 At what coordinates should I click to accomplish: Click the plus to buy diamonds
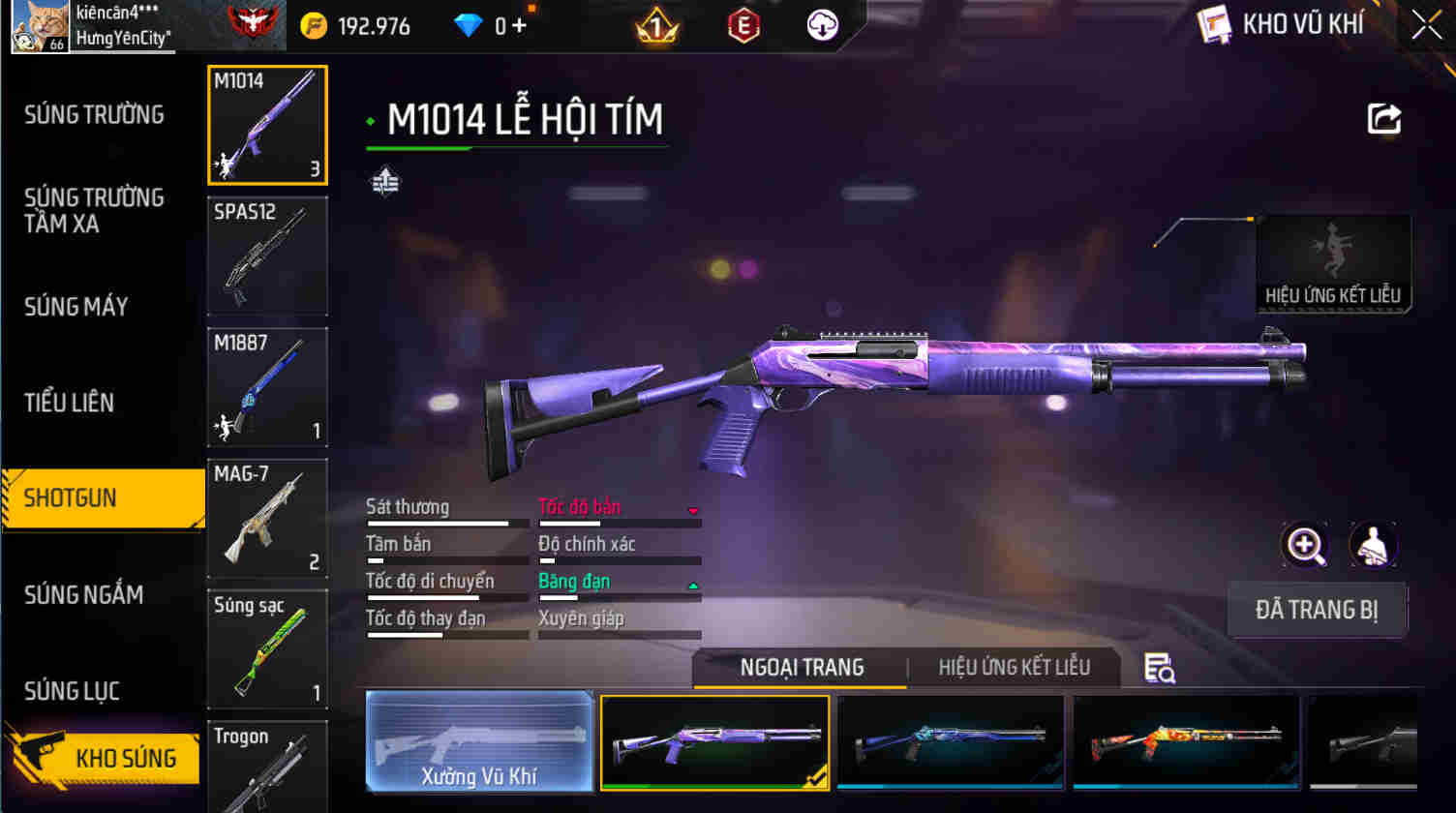519,25
